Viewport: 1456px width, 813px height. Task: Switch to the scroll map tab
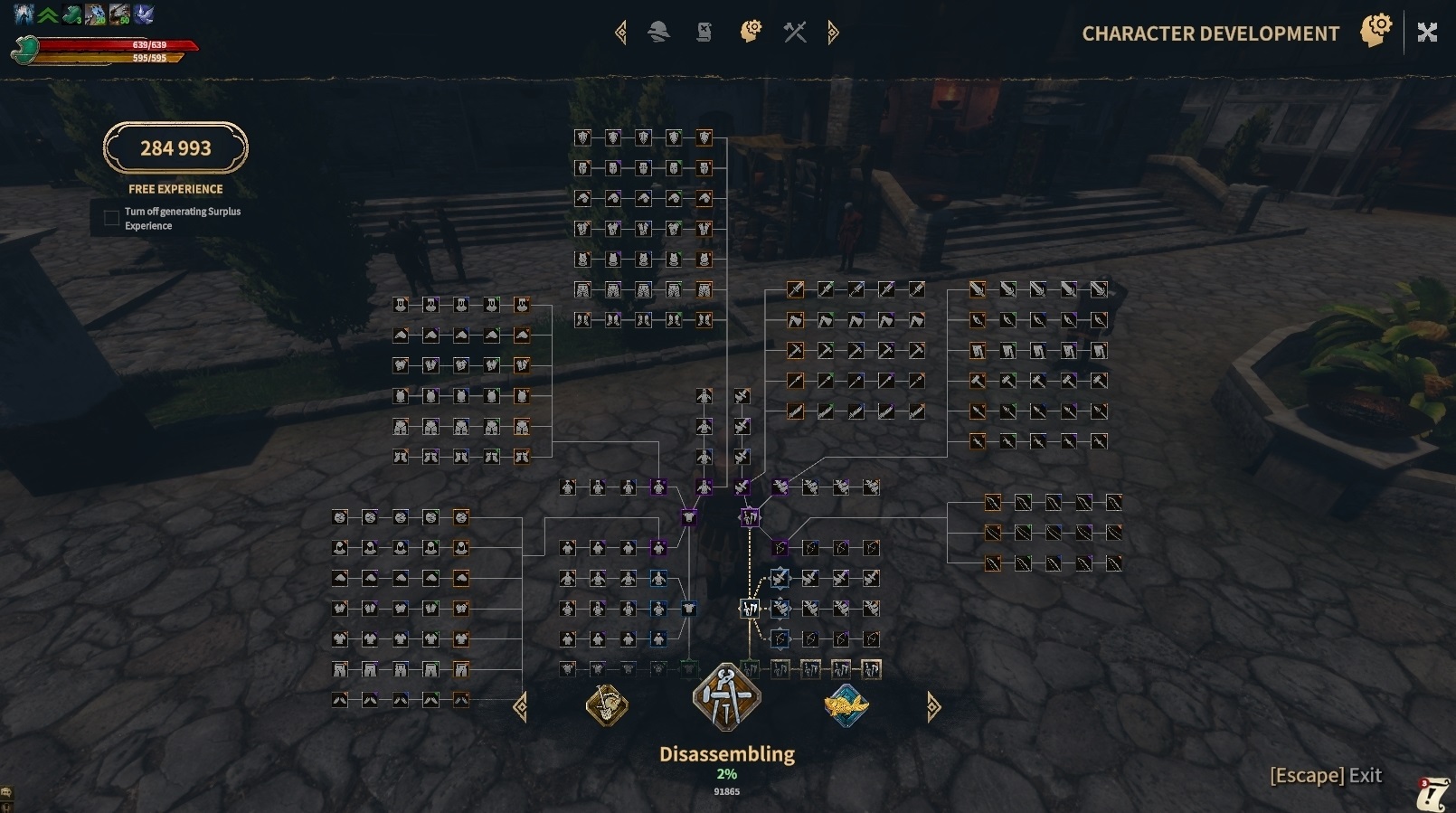704,33
